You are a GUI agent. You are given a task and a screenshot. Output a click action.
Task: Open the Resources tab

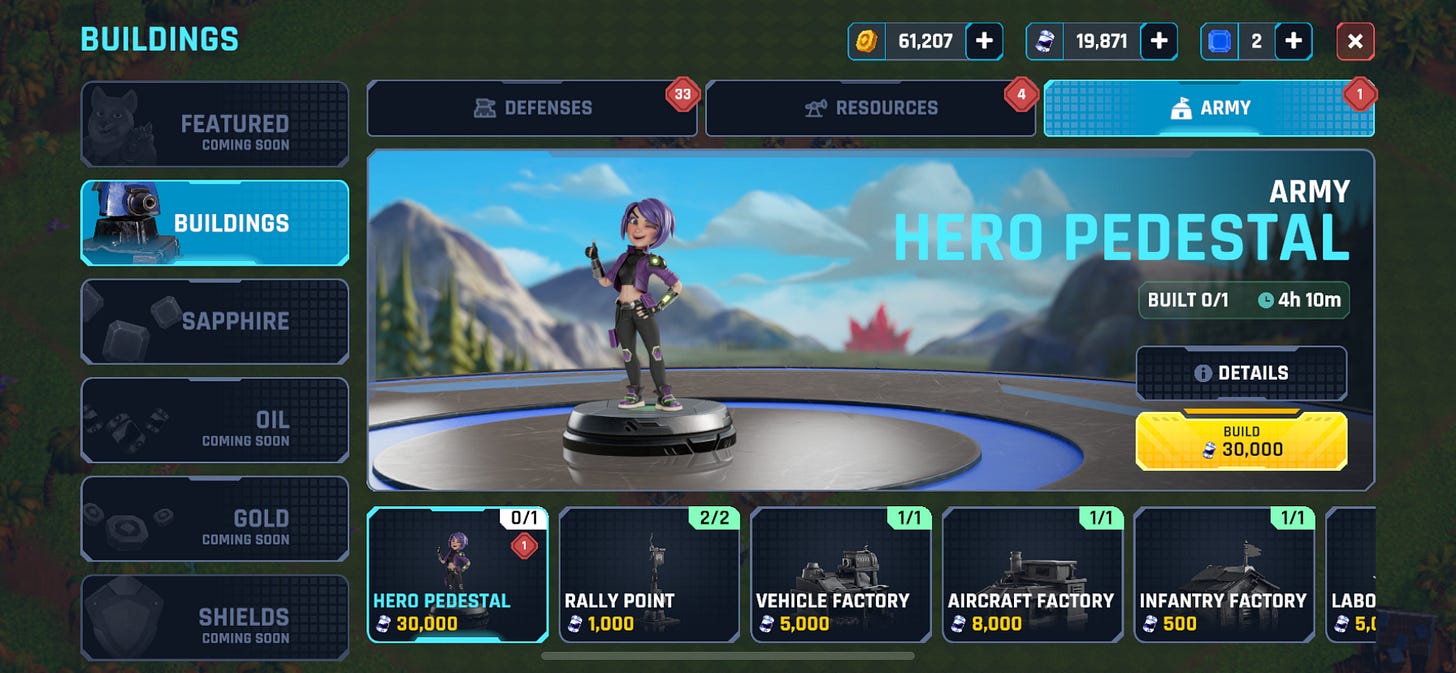coord(870,108)
